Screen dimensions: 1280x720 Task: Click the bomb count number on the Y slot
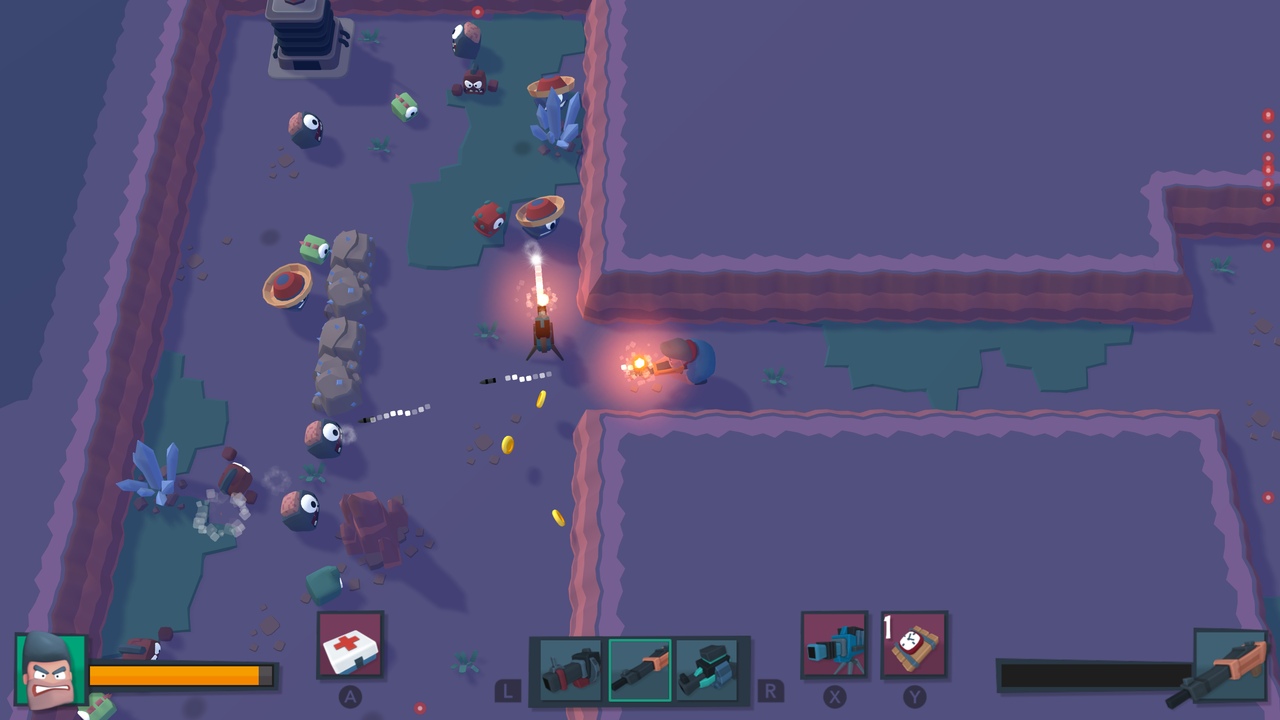click(886, 622)
